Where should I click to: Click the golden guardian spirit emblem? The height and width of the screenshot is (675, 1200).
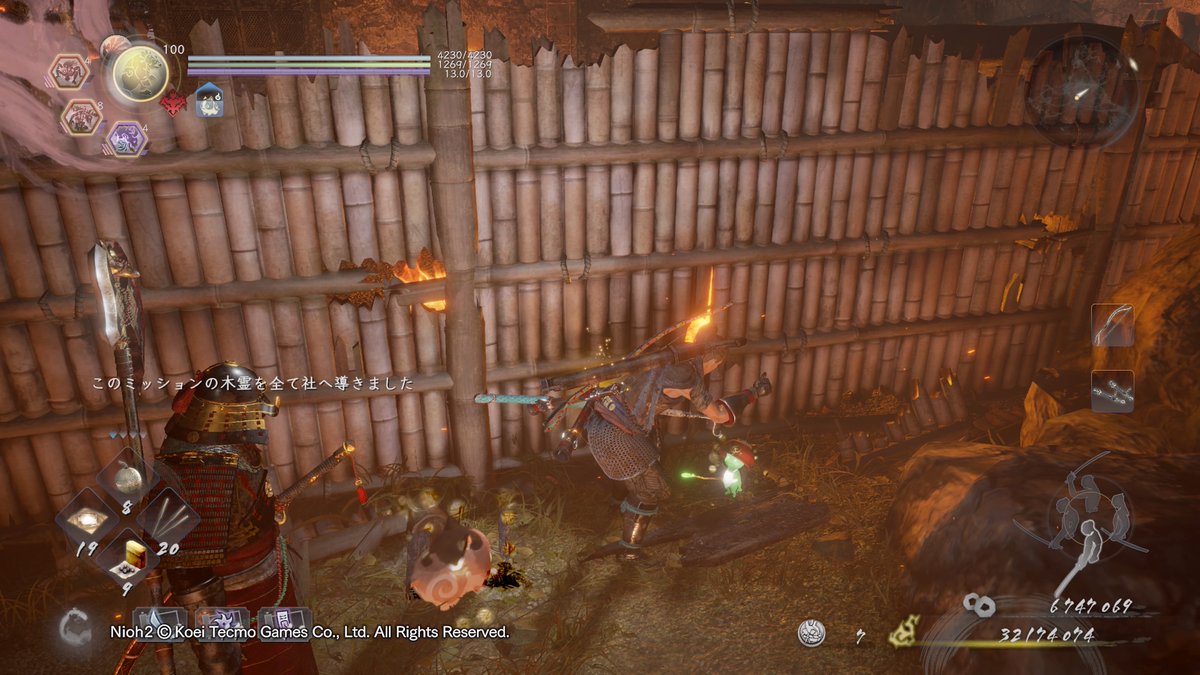pyautogui.click(x=140, y=73)
